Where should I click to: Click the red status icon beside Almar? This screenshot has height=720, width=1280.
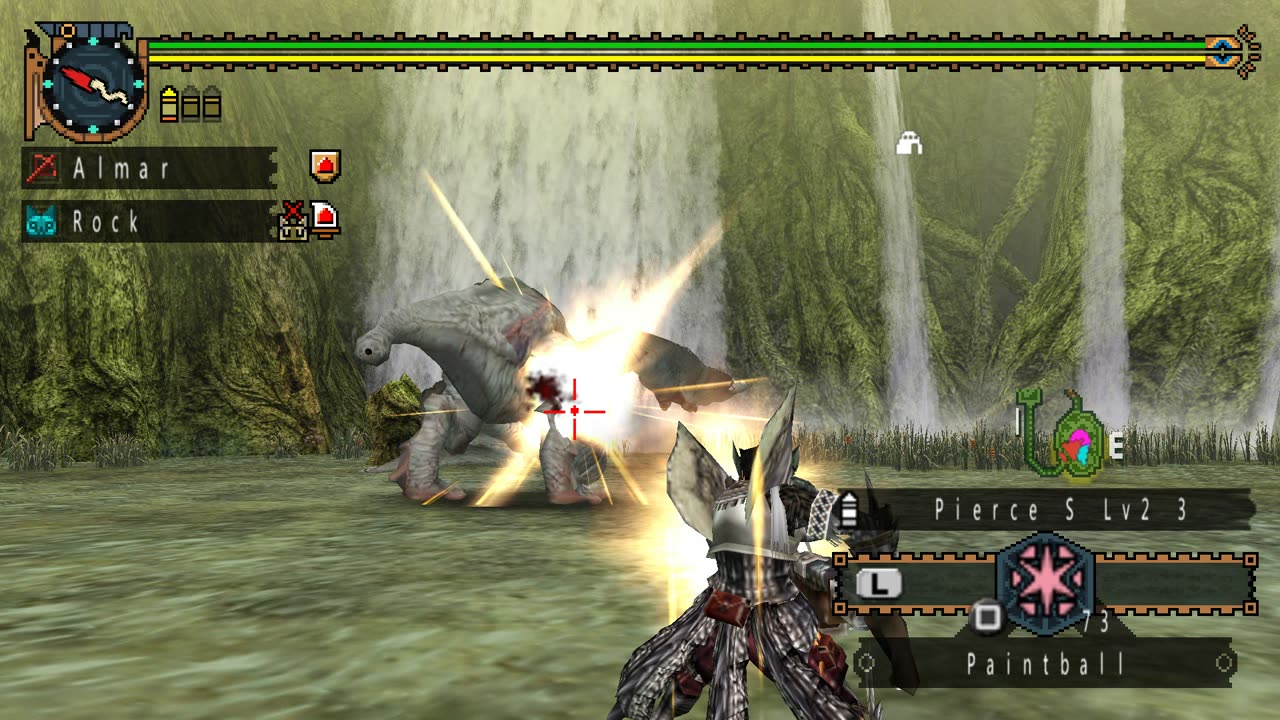tap(325, 166)
